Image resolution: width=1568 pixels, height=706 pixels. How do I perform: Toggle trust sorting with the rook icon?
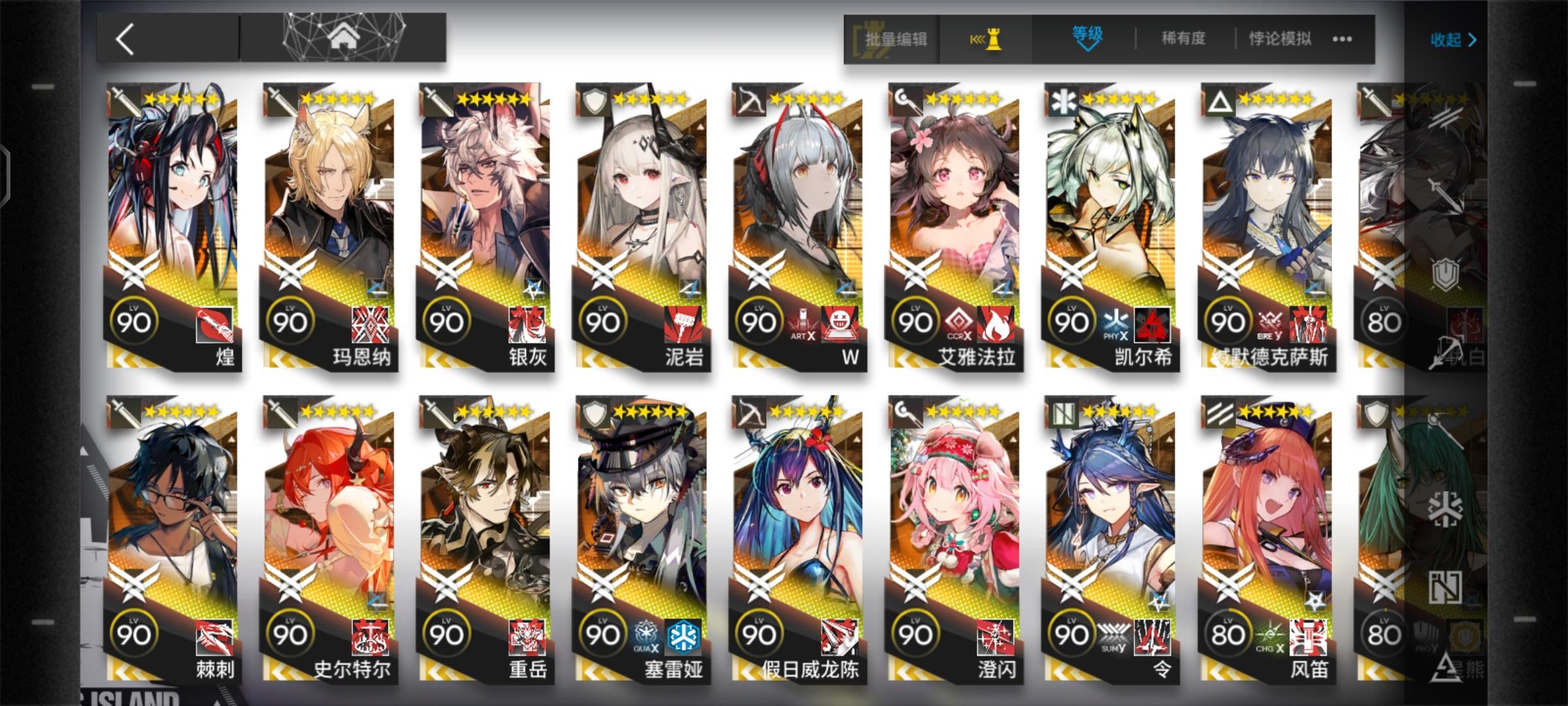pos(987,39)
